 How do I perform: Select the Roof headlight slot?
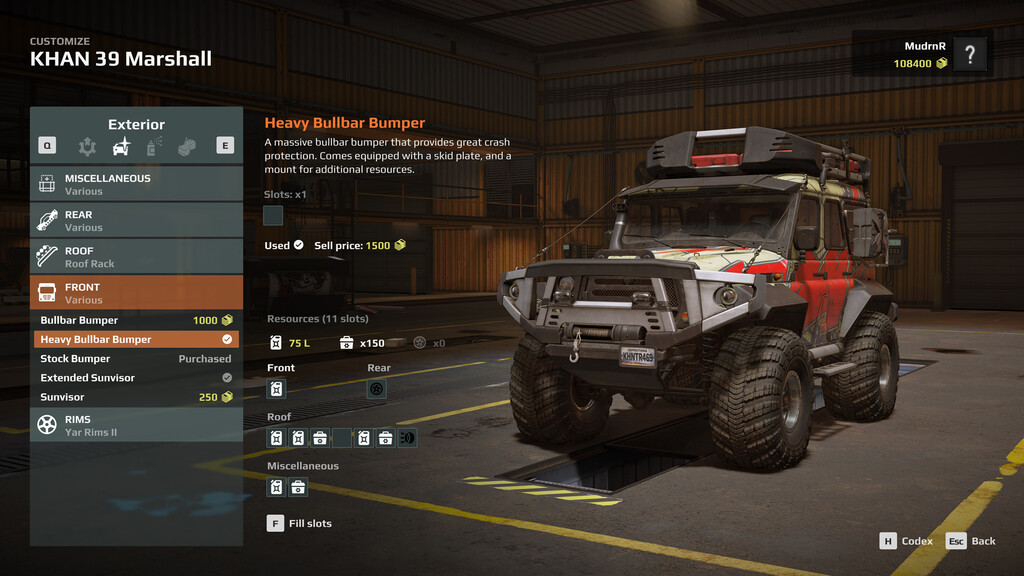pyautogui.click(x=407, y=438)
